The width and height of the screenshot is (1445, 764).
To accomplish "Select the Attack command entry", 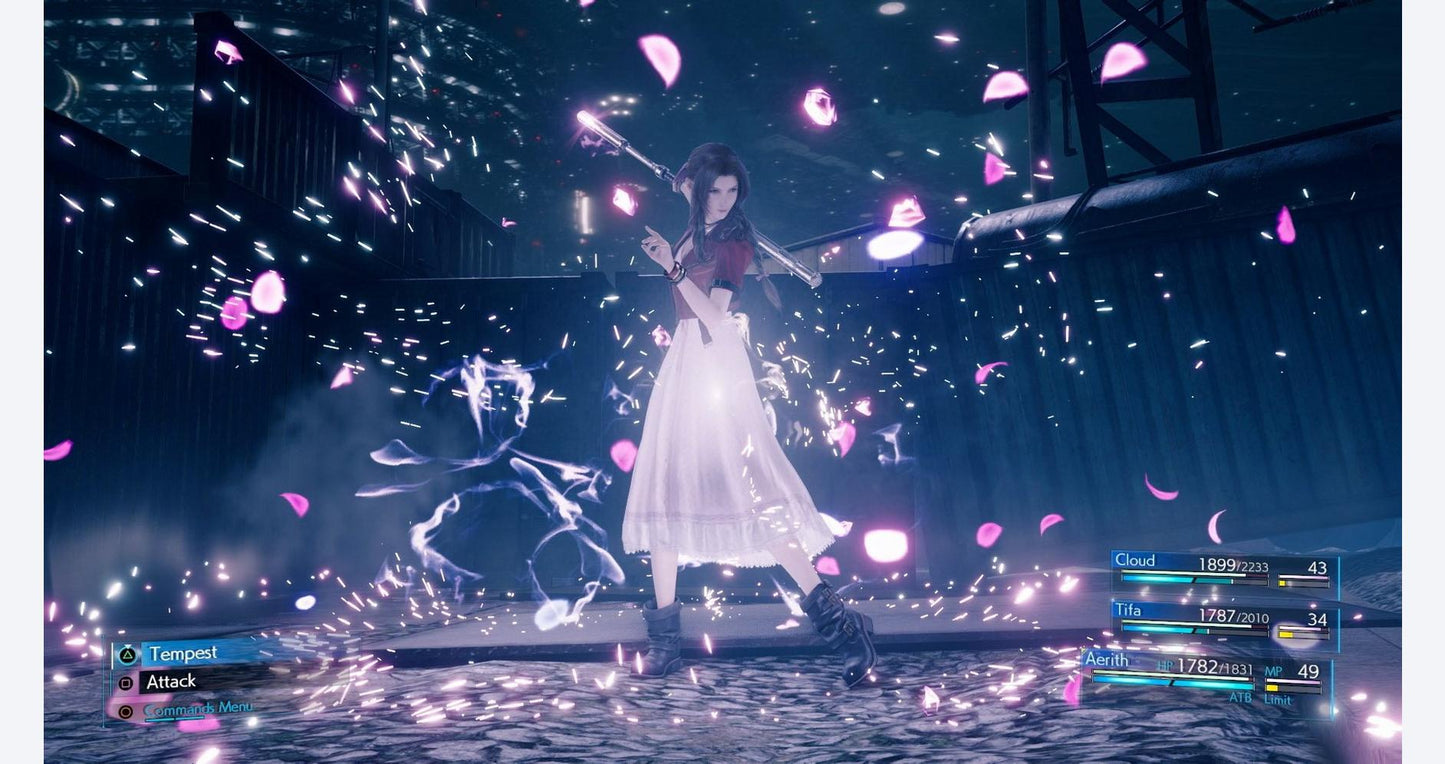I will pyautogui.click(x=172, y=682).
